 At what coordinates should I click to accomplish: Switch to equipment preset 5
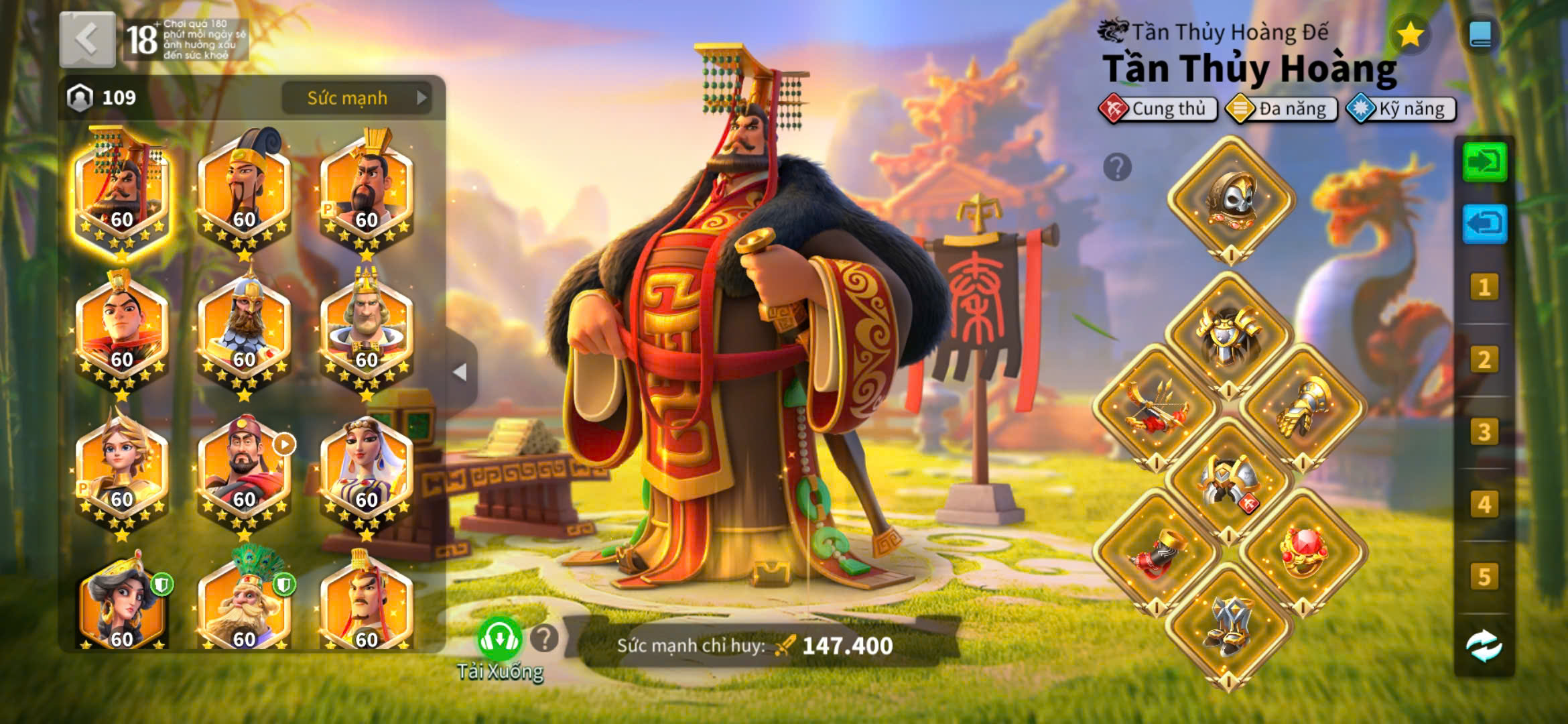tap(1484, 577)
